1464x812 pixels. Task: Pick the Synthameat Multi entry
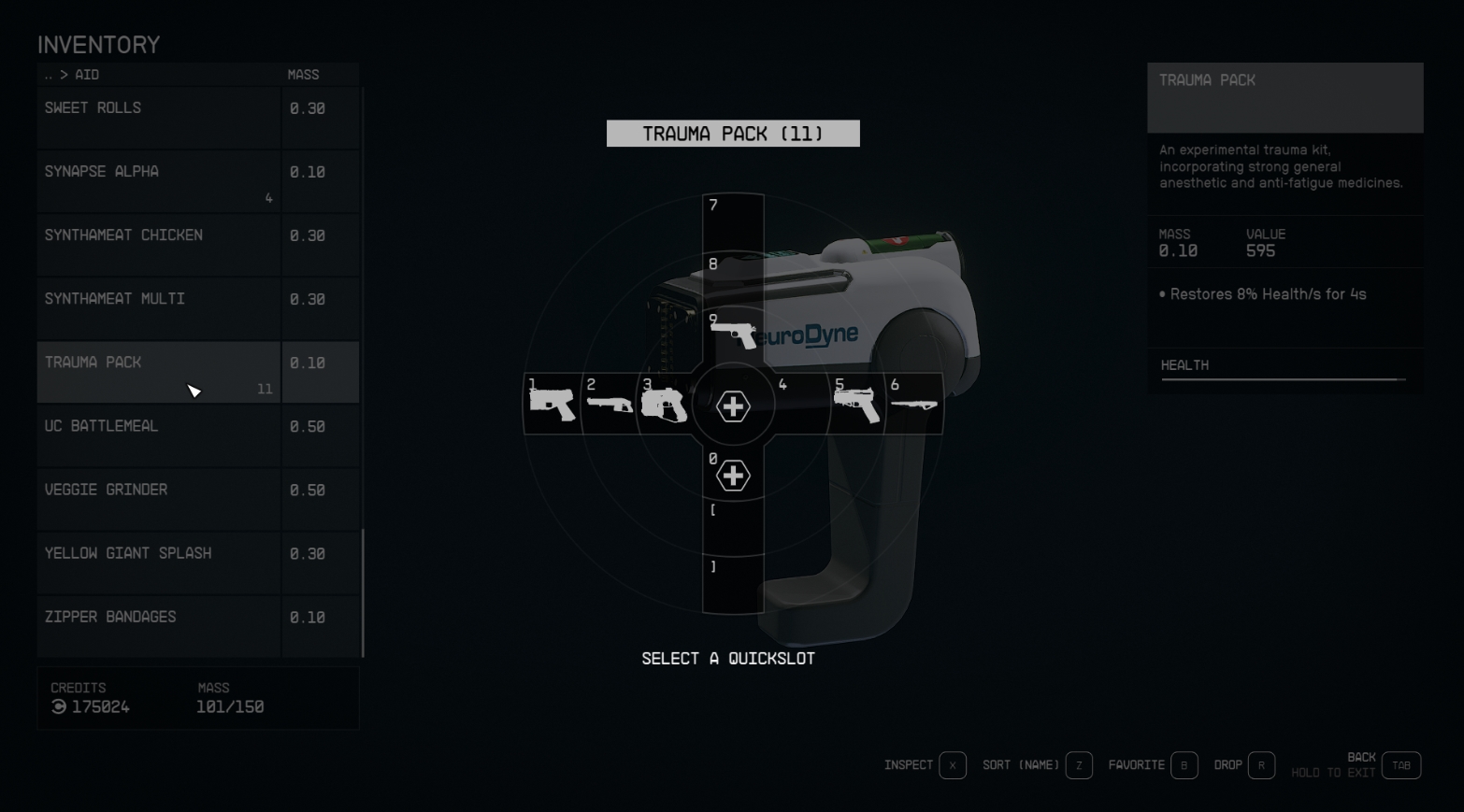pyautogui.click(x=159, y=307)
